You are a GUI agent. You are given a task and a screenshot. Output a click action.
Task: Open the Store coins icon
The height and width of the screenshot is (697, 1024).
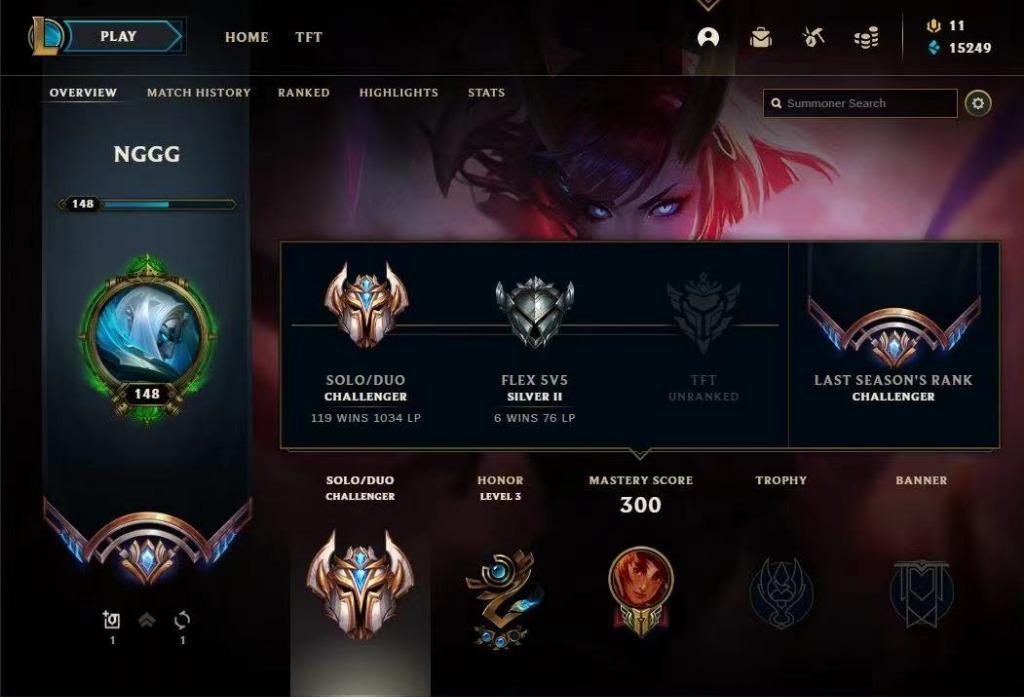(x=866, y=38)
